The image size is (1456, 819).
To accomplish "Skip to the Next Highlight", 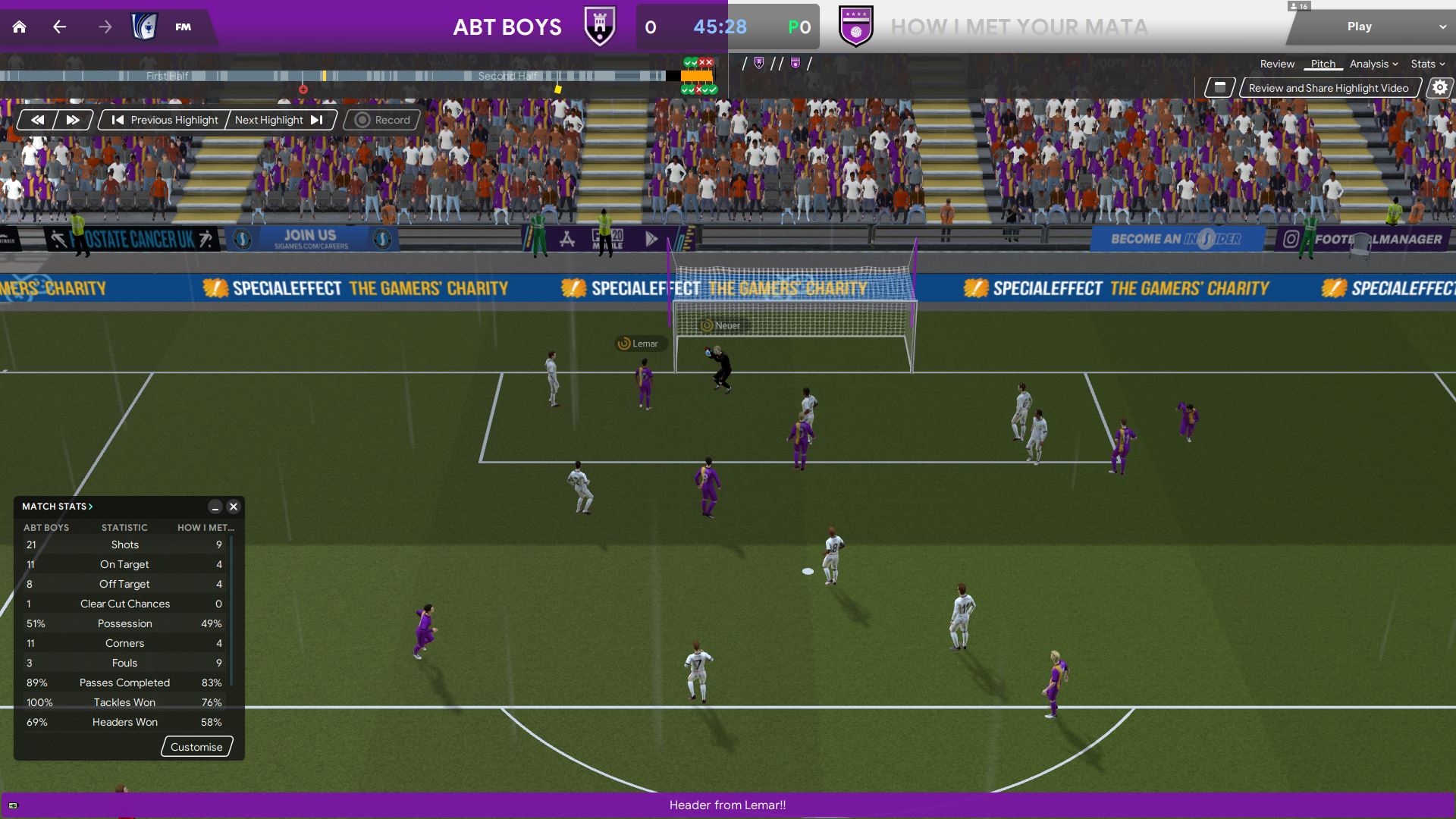I will pyautogui.click(x=279, y=120).
